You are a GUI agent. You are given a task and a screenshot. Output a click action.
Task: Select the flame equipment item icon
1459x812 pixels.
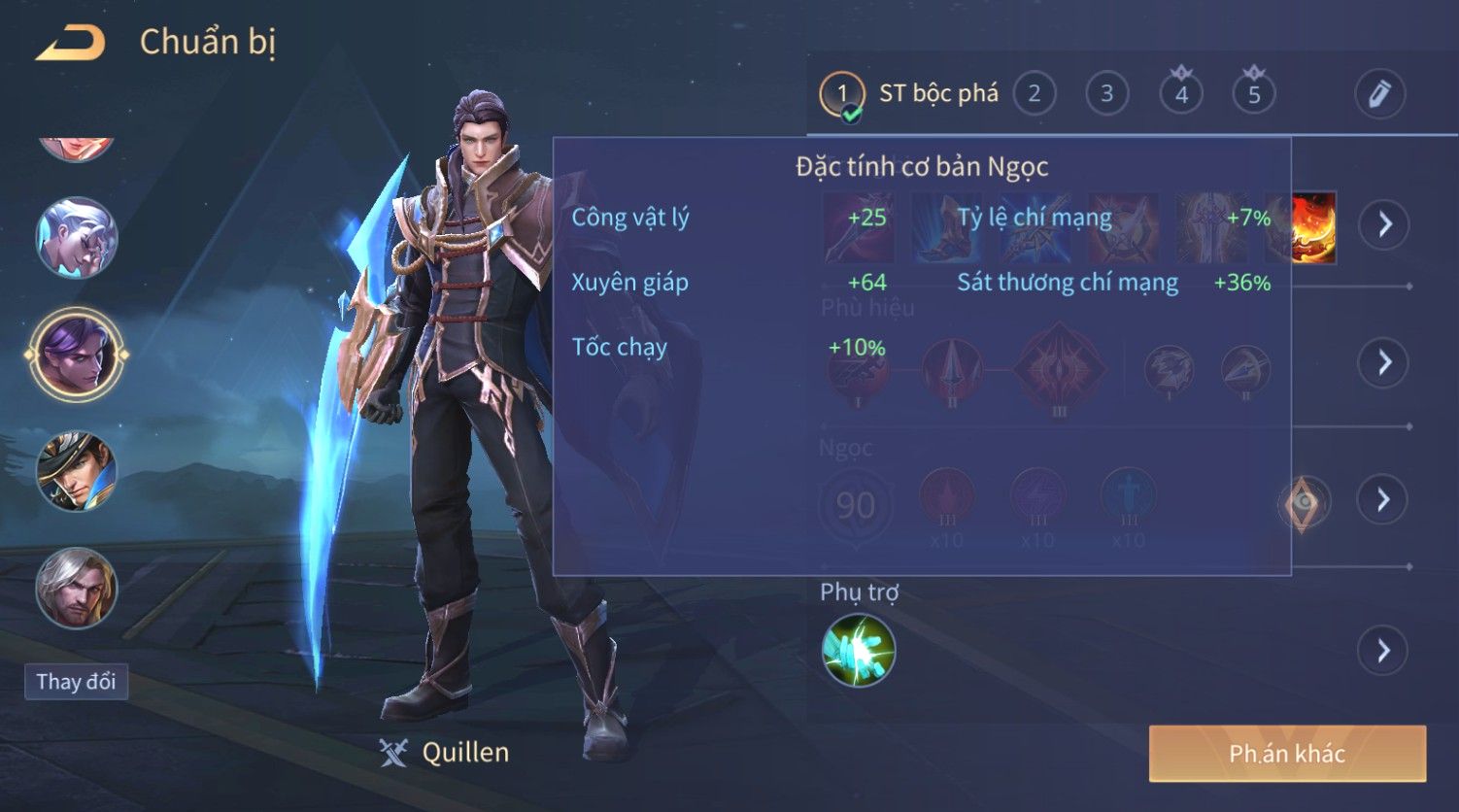[x=1314, y=227]
